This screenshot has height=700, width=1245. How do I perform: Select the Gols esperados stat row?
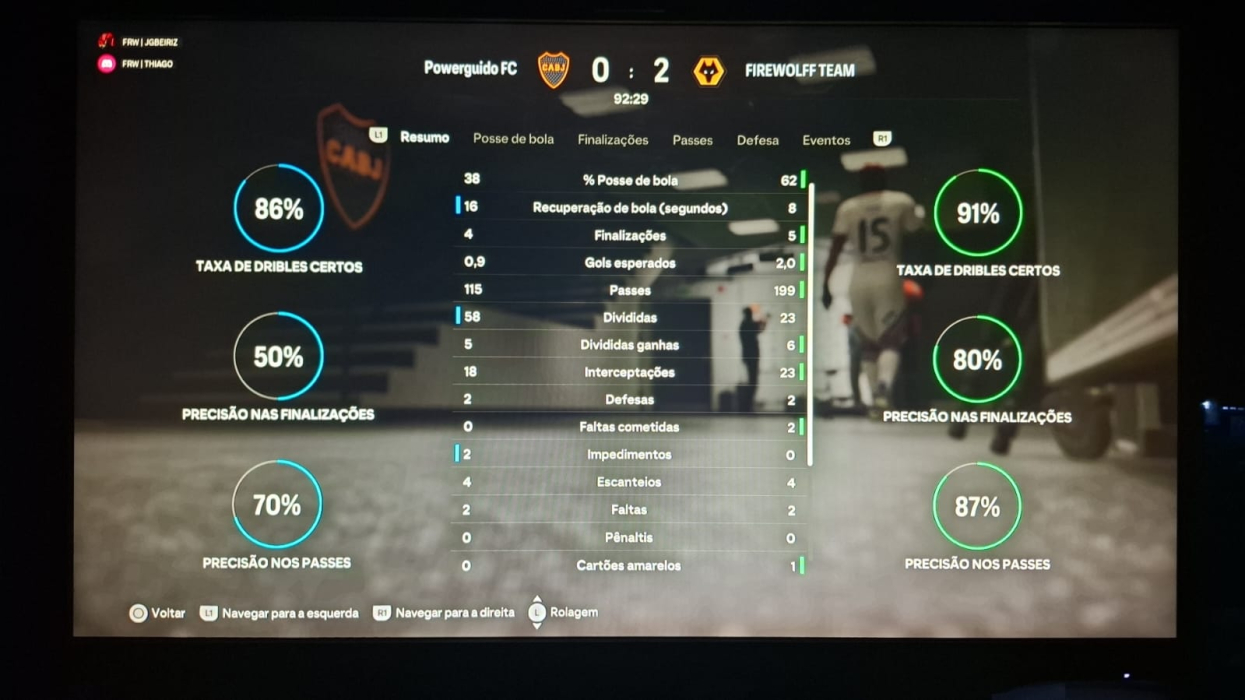point(630,263)
